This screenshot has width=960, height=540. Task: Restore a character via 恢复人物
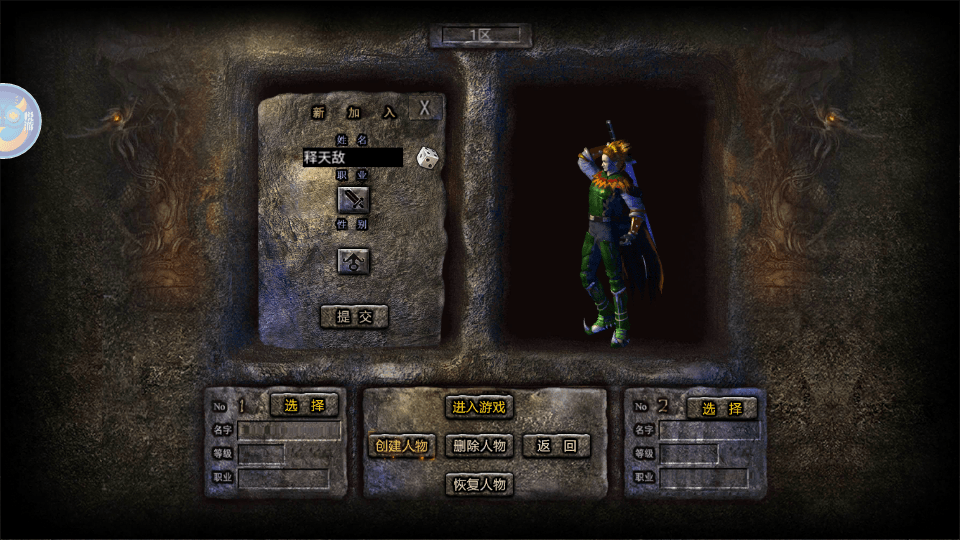tap(479, 485)
